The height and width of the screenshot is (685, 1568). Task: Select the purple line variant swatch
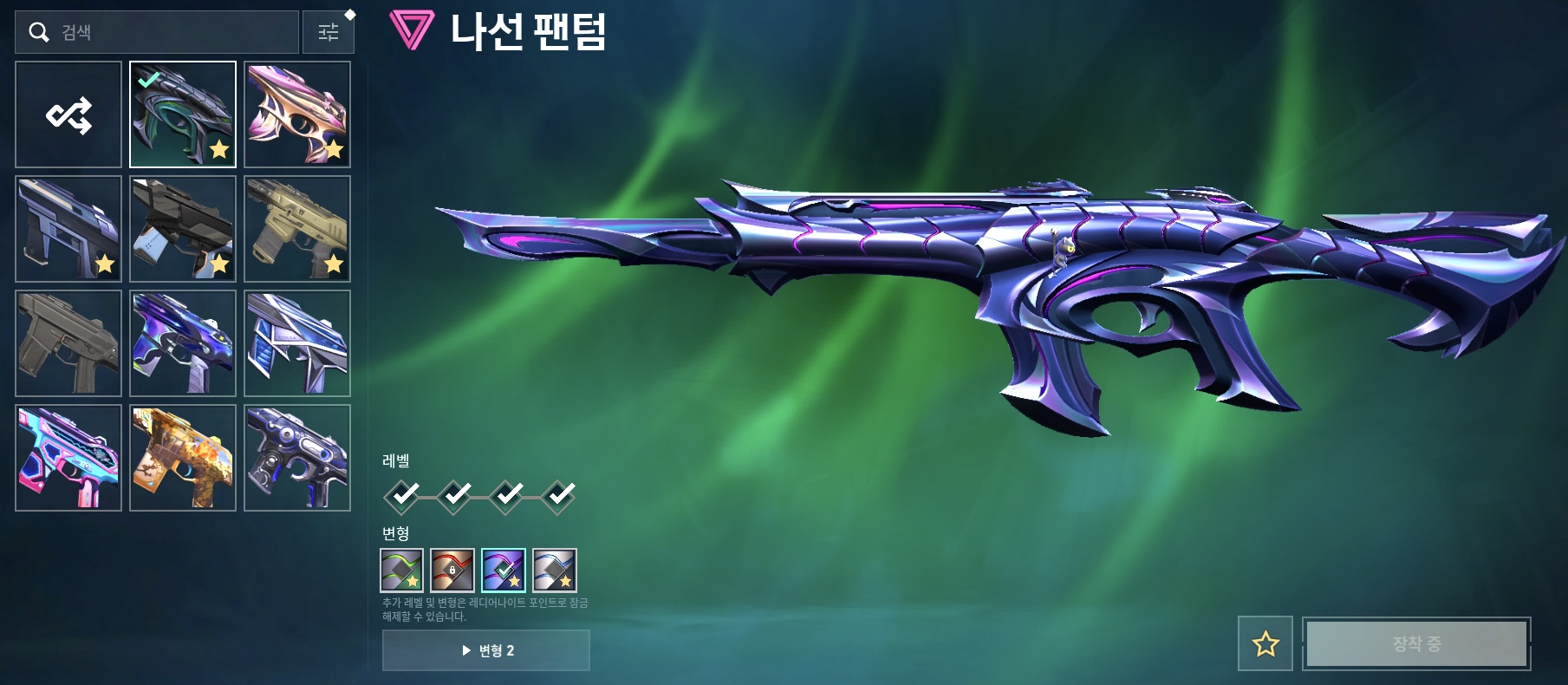[x=504, y=570]
